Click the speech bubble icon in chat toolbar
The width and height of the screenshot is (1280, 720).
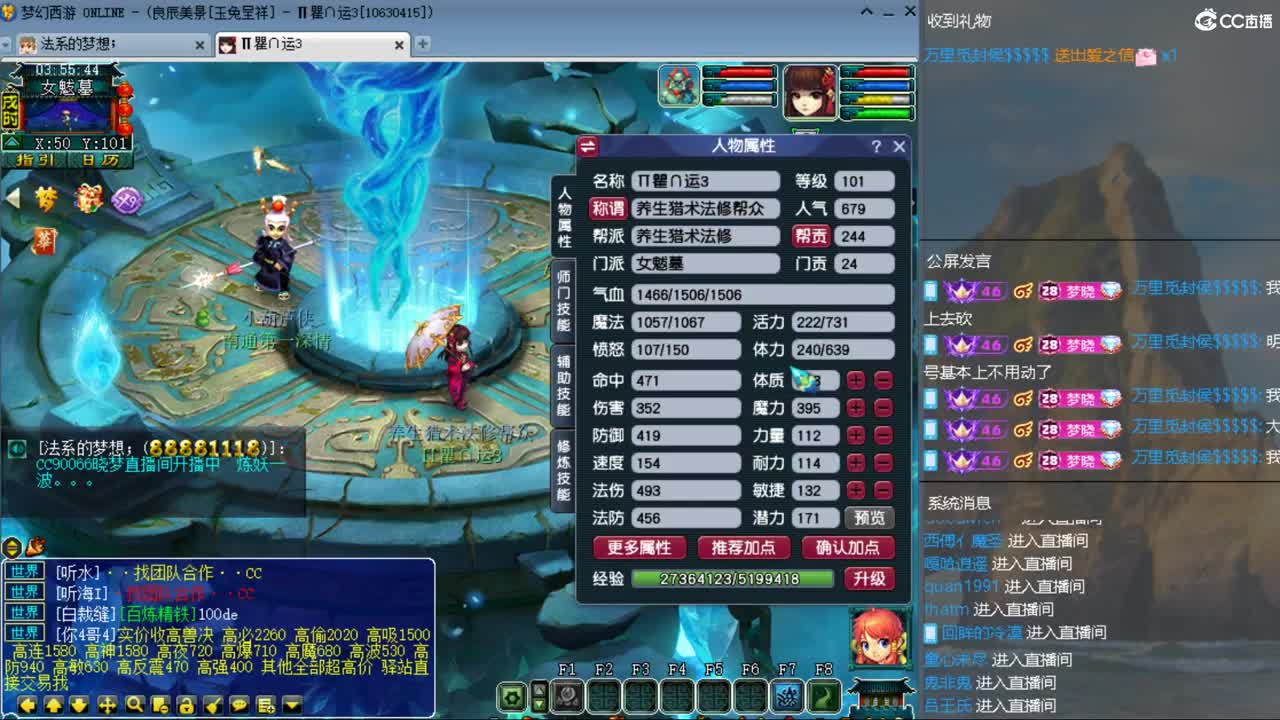pos(238,703)
